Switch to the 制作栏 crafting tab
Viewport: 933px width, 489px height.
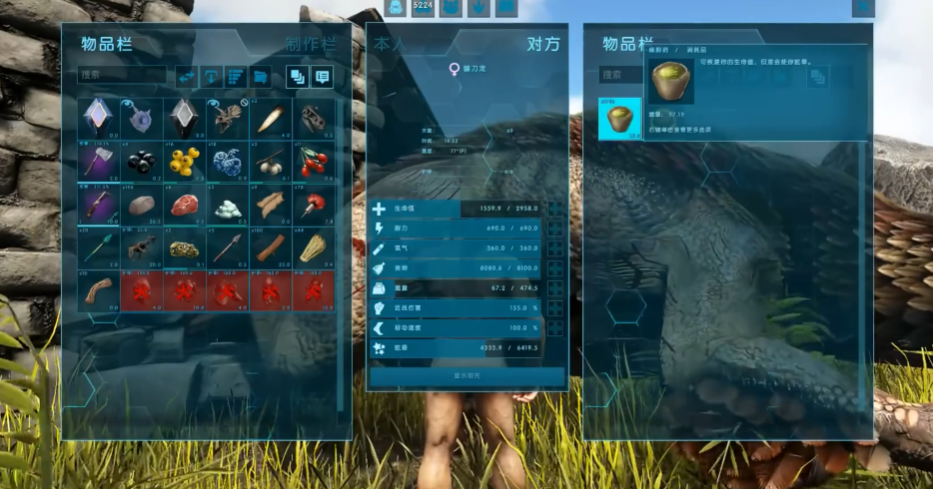tap(310, 44)
